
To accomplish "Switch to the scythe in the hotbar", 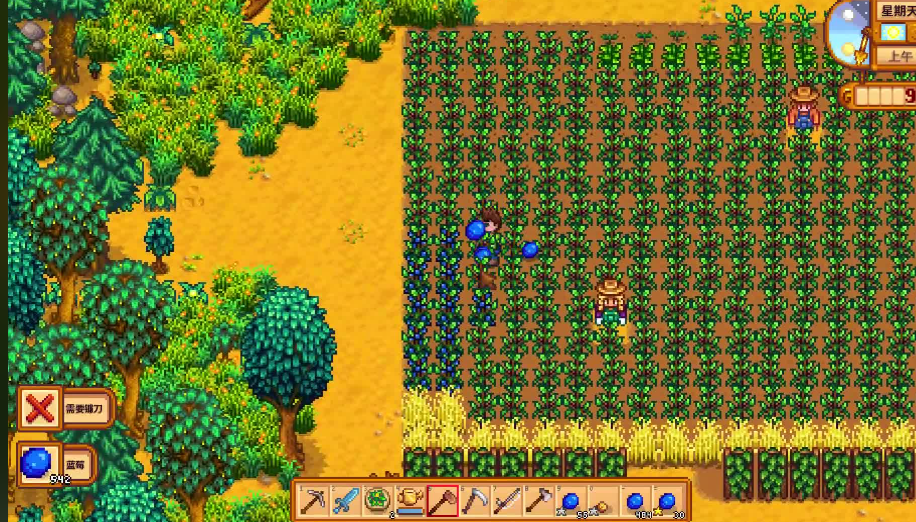I will [x=474, y=499].
